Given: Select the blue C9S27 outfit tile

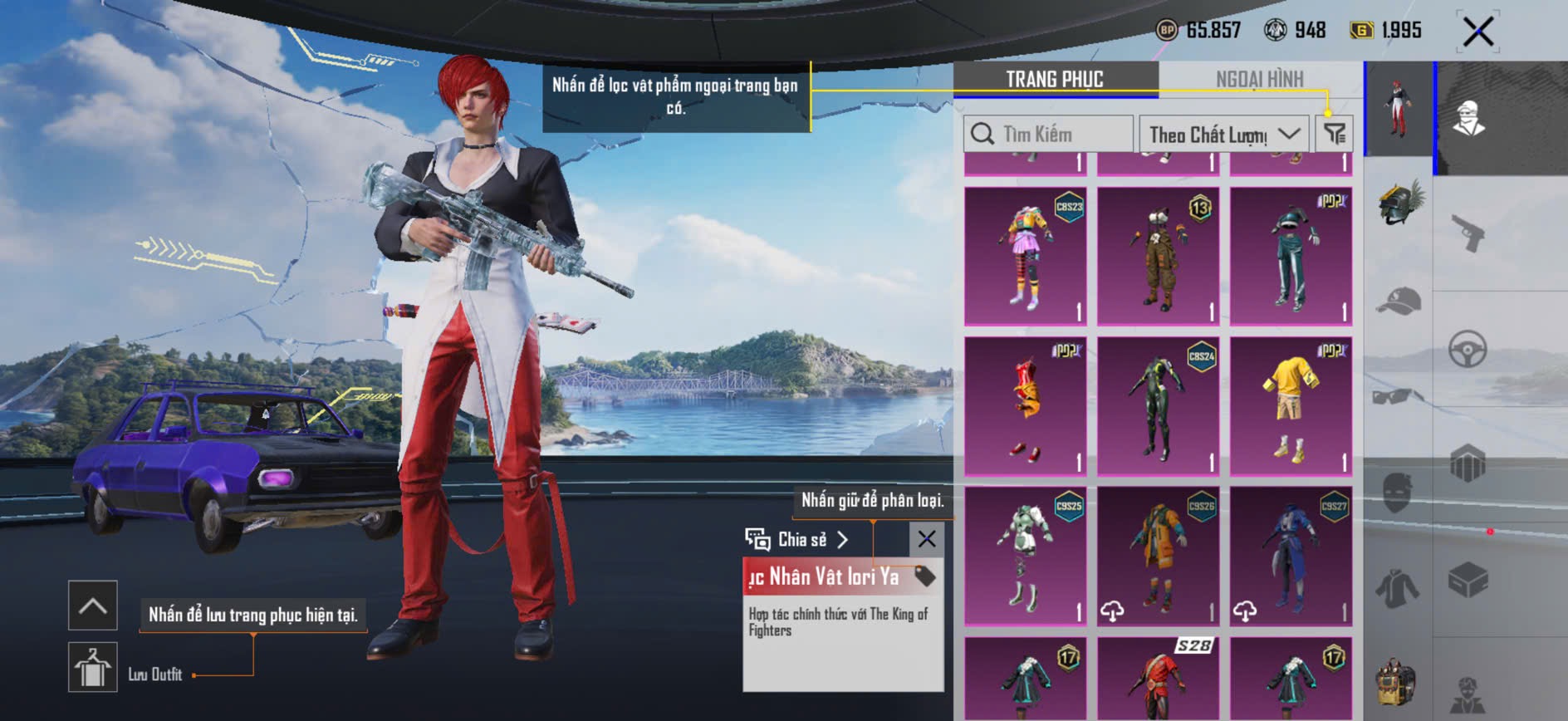Looking at the screenshot, I should pos(1291,556).
